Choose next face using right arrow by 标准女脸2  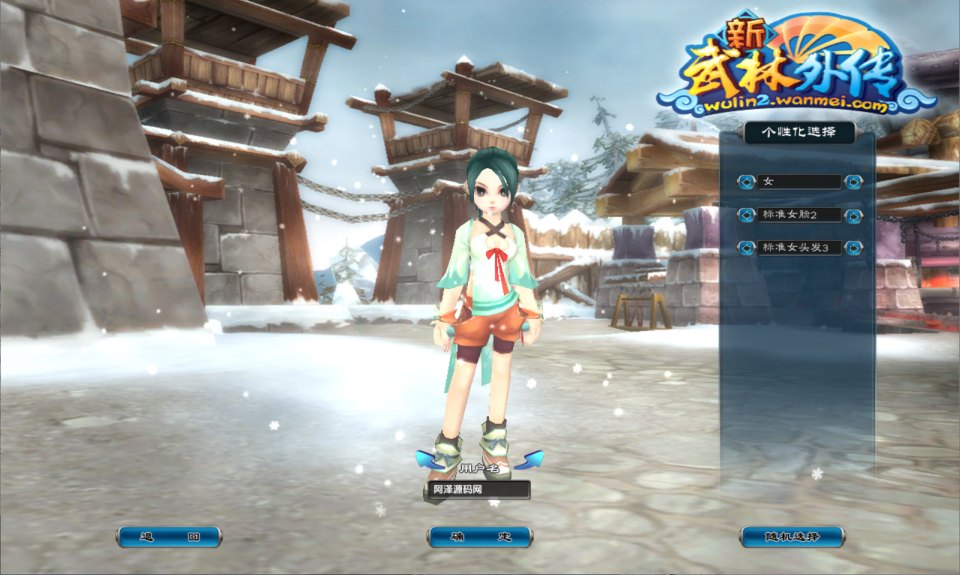[853, 215]
